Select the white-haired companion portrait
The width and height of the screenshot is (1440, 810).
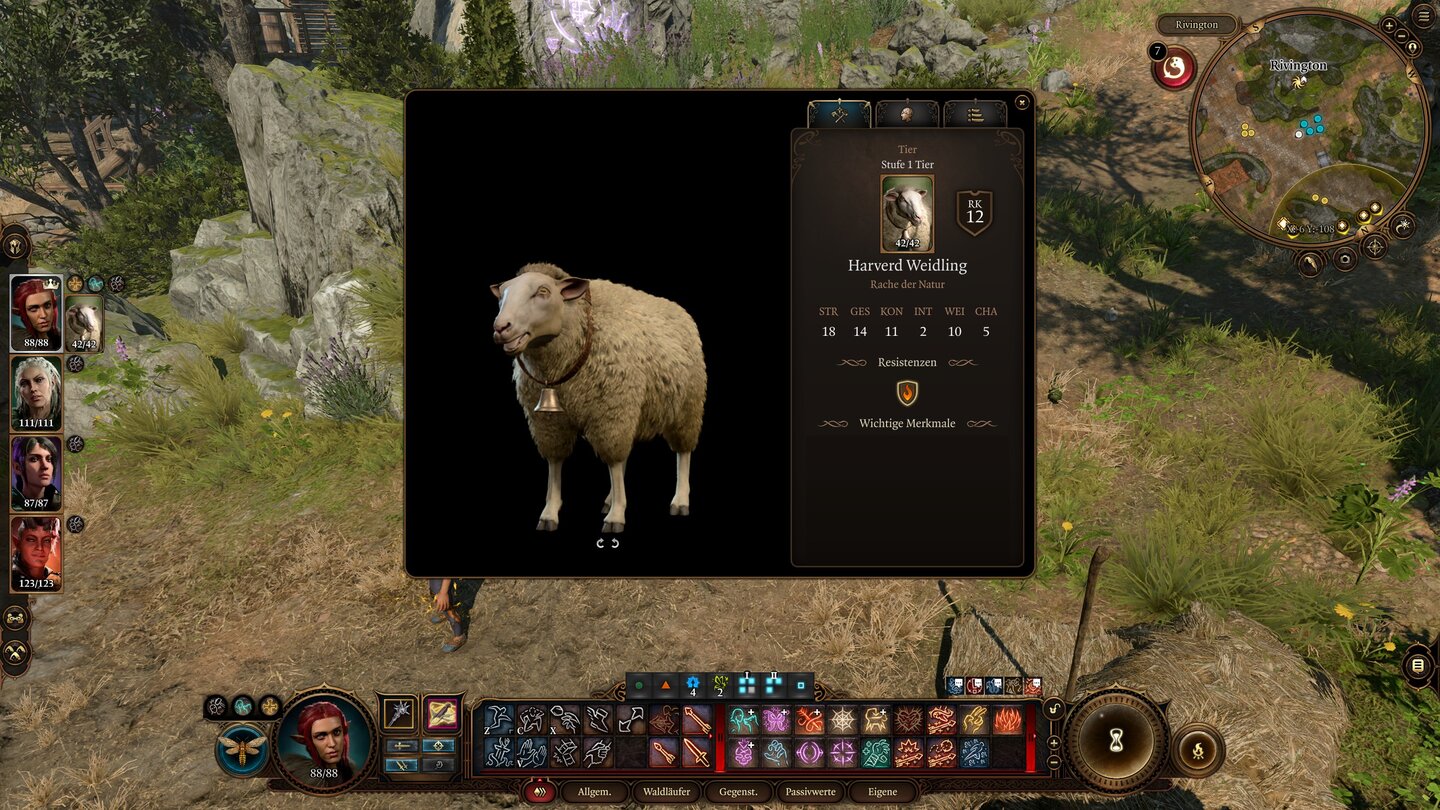pos(36,392)
